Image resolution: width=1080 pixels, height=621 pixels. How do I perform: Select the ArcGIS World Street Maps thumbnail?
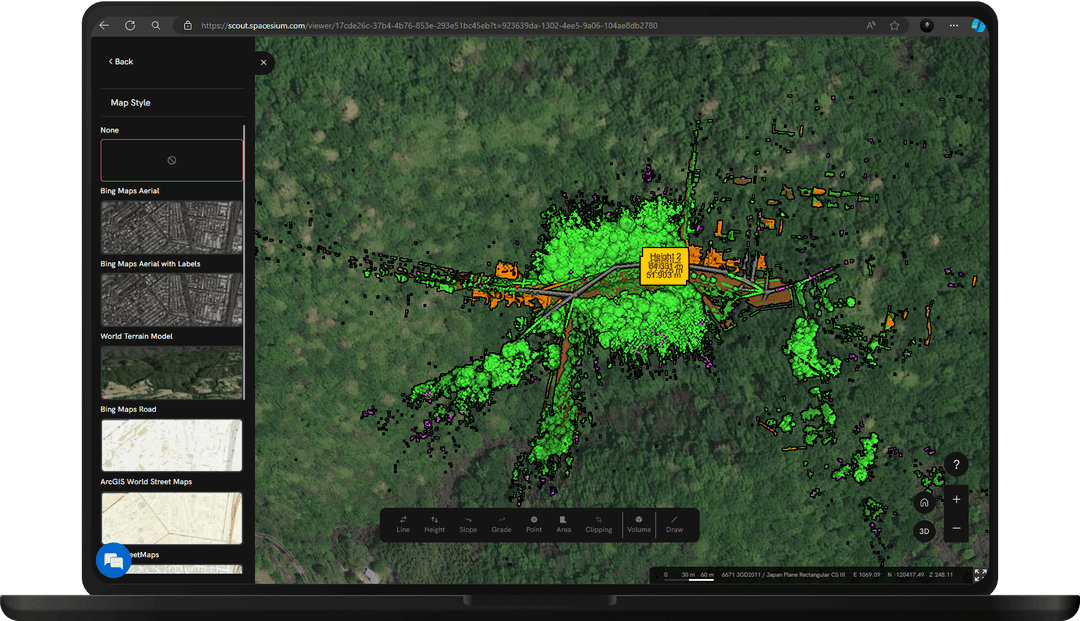point(171,517)
